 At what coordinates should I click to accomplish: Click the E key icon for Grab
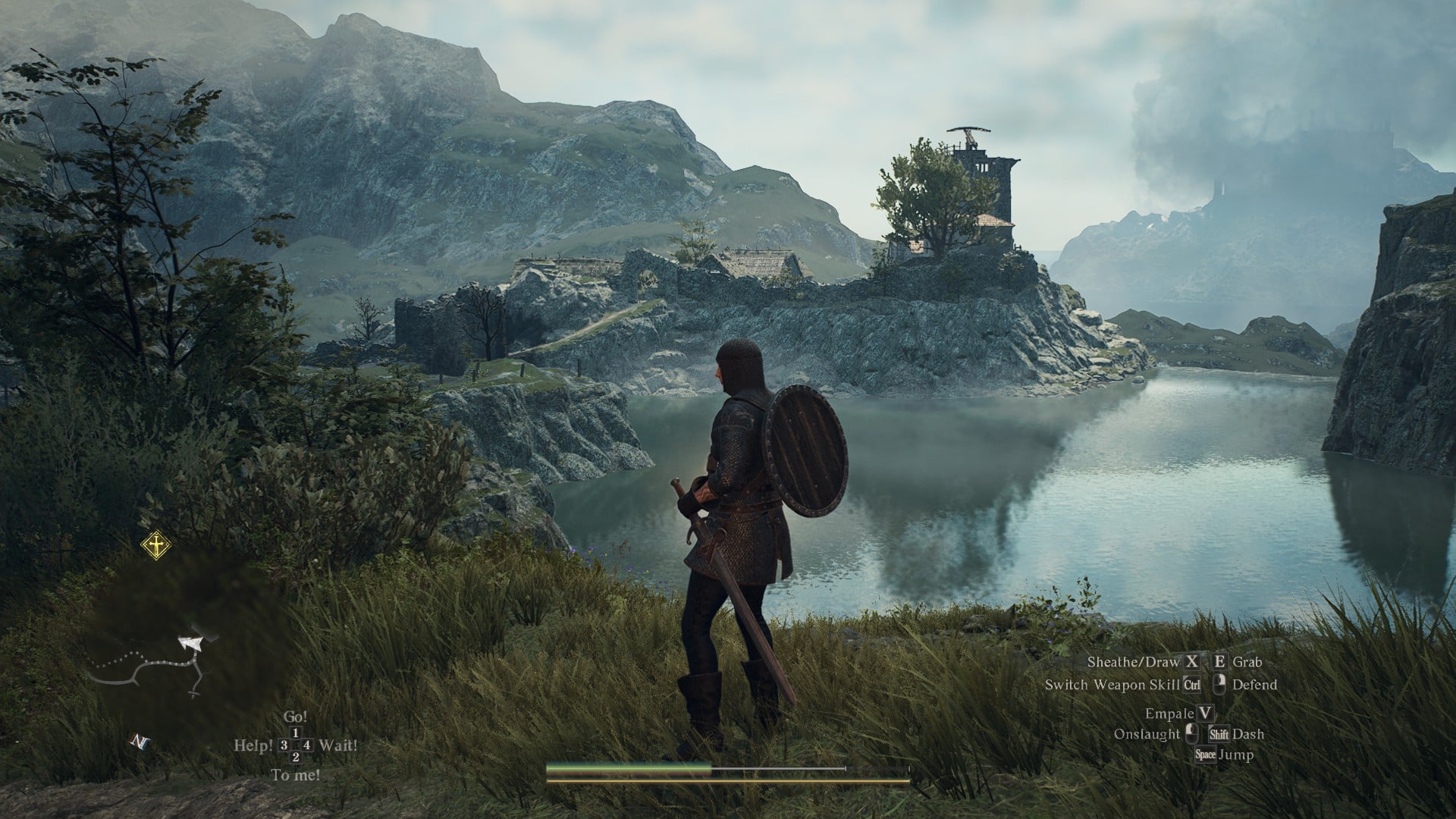(1220, 662)
